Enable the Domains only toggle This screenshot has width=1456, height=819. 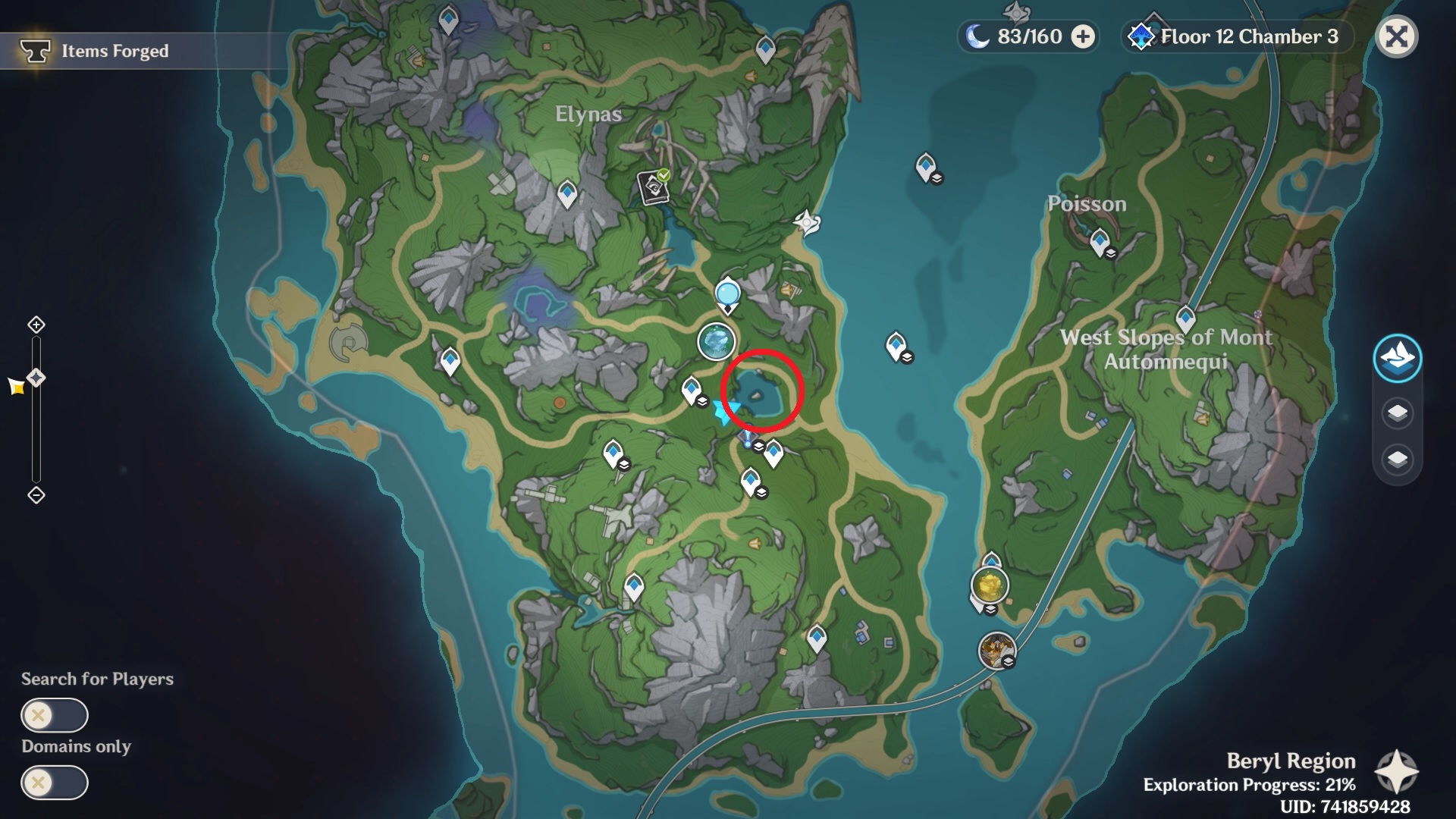53,783
